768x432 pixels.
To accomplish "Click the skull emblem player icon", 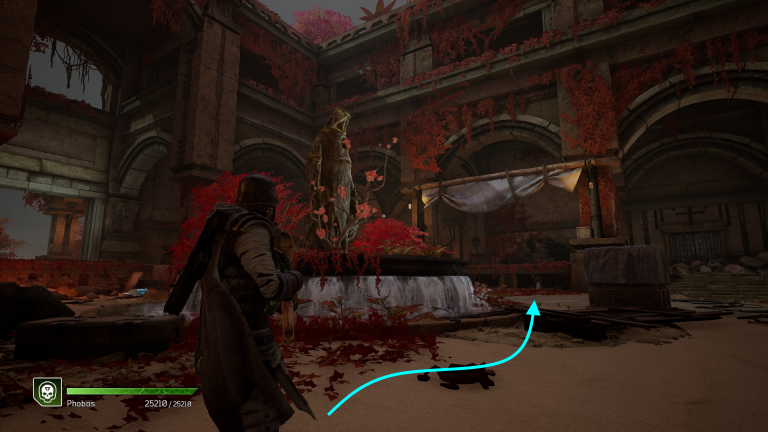I will [x=47, y=391].
